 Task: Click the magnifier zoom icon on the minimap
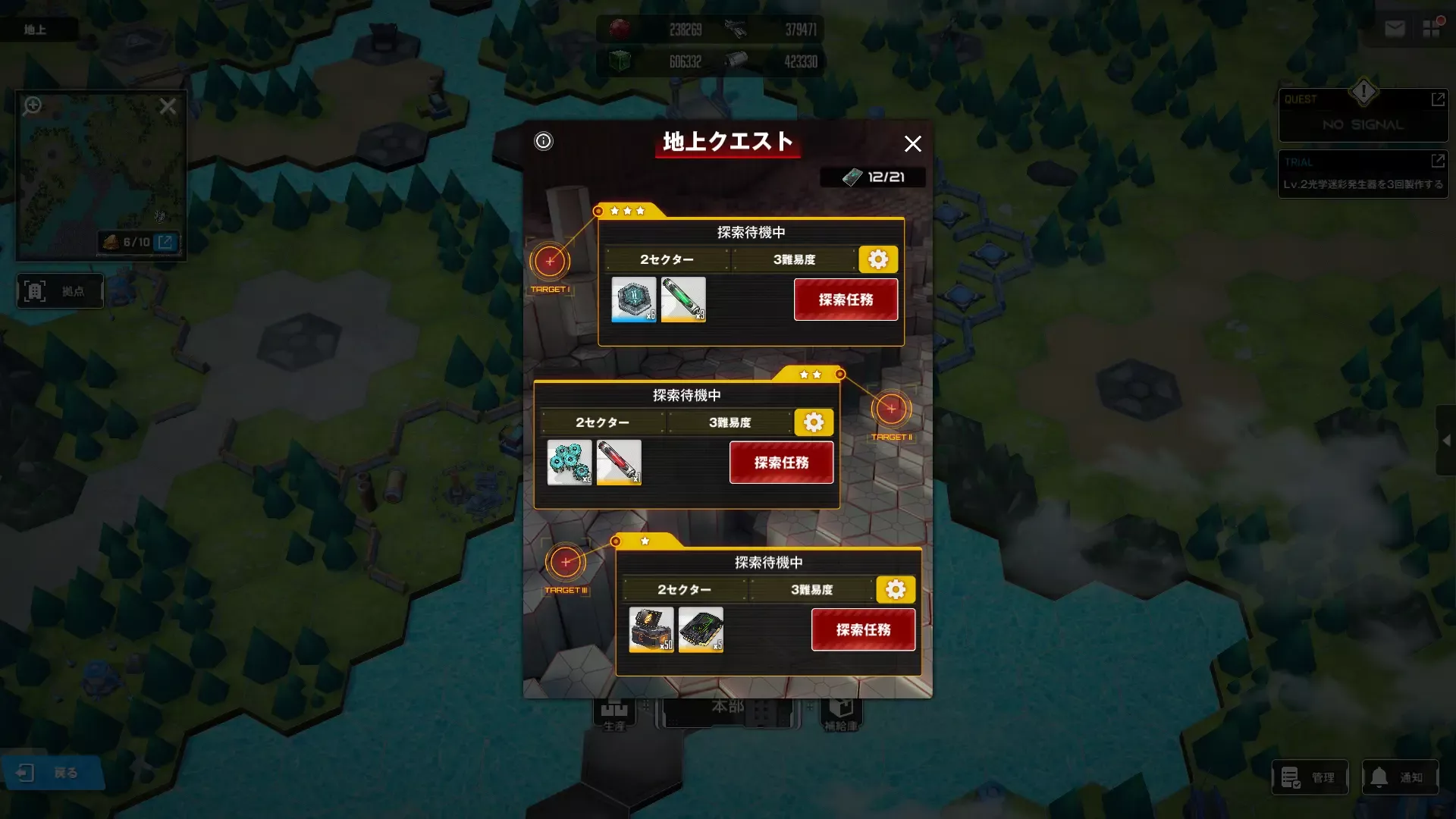point(31,106)
